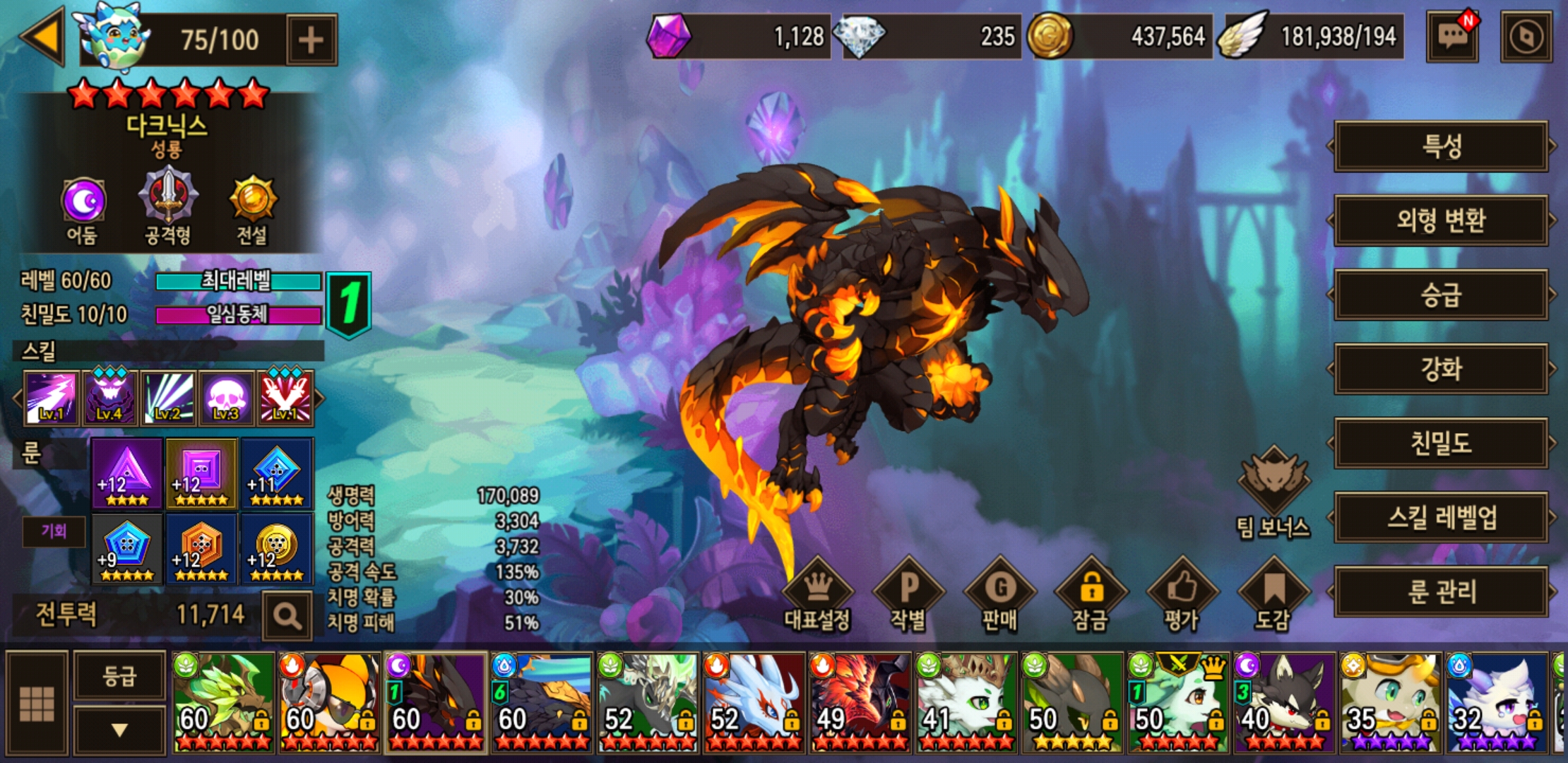Open the chat messages with notification badge

[x=1452, y=37]
